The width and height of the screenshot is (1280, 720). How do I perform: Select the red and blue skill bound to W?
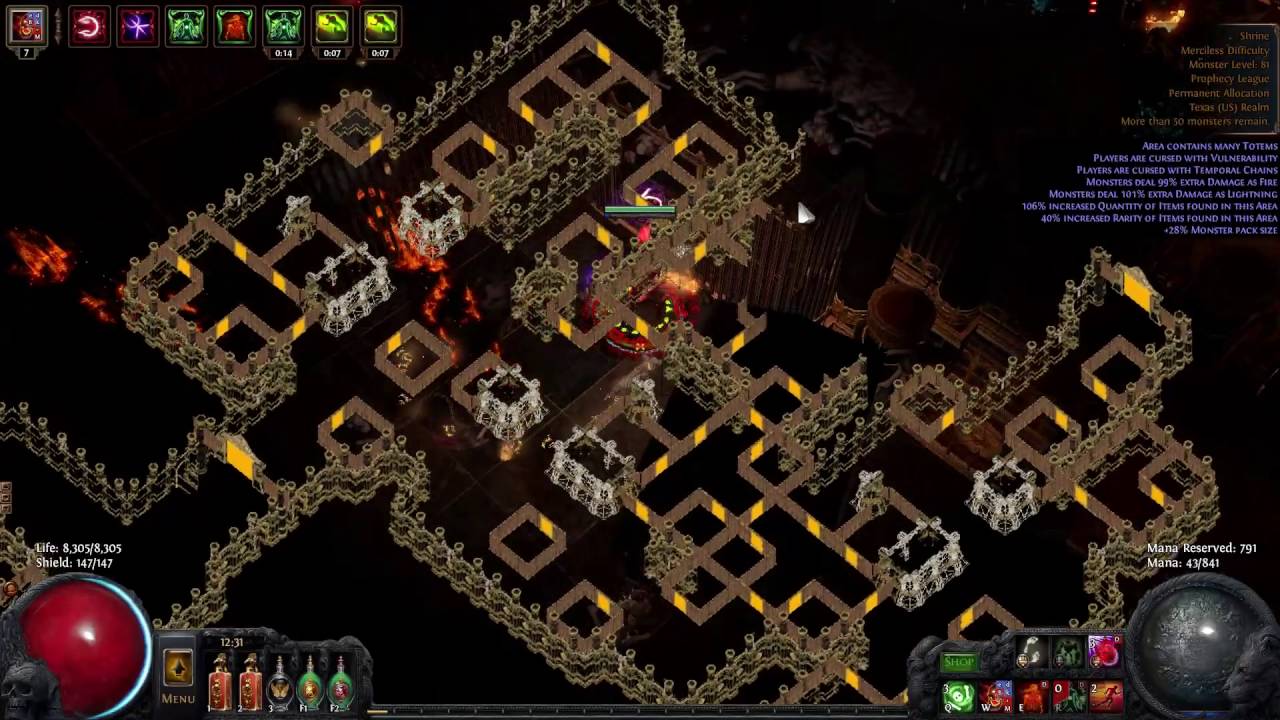tap(996, 696)
